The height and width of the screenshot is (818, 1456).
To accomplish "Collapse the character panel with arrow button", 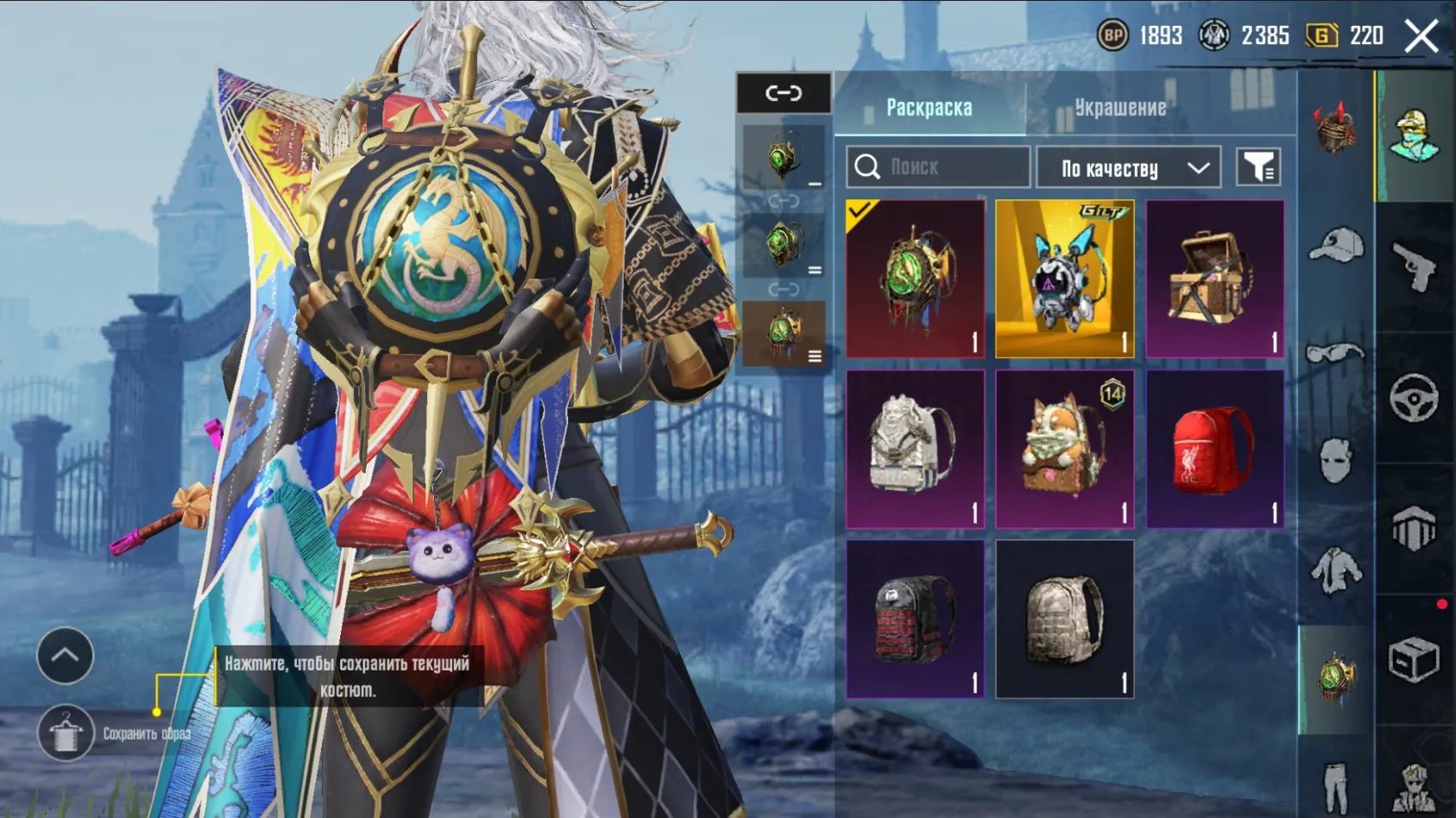I will coord(65,656).
